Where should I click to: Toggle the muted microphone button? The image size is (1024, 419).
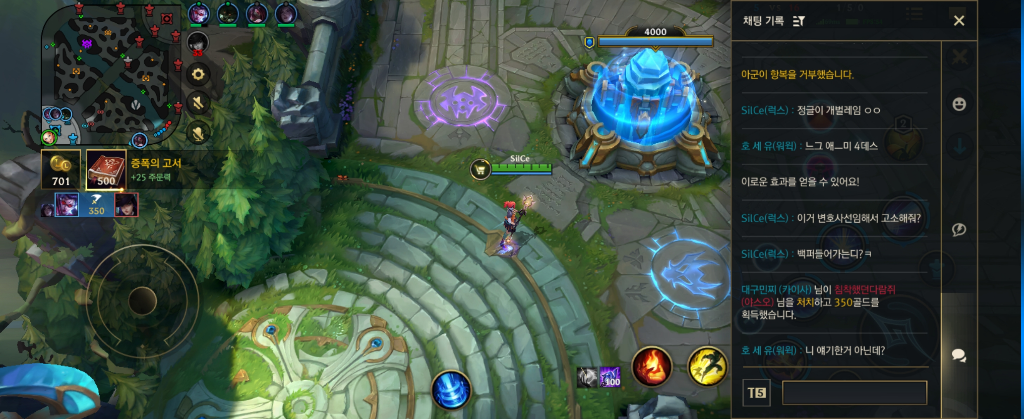(x=198, y=131)
